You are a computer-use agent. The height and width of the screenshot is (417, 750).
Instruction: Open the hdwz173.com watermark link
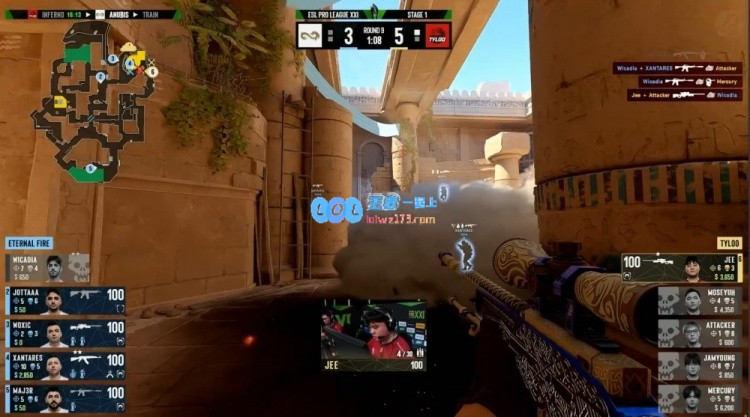[400, 218]
